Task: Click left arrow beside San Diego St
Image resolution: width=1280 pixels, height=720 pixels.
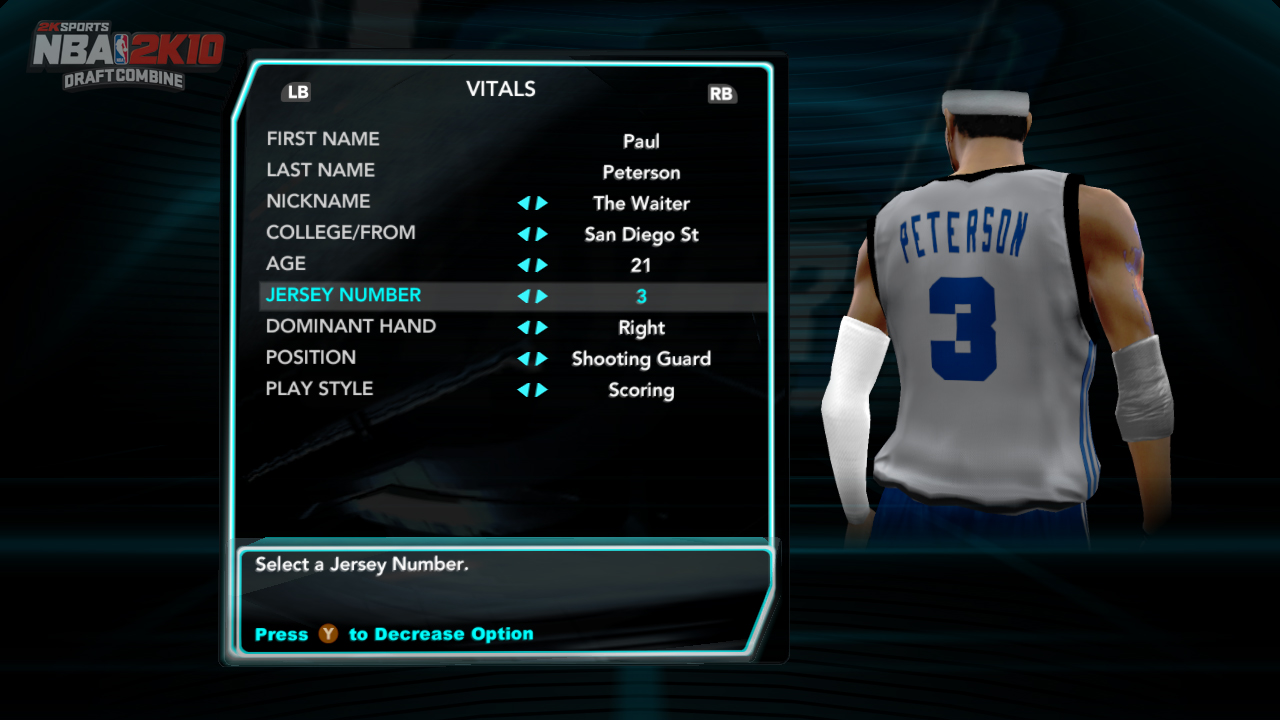Action: coord(523,234)
